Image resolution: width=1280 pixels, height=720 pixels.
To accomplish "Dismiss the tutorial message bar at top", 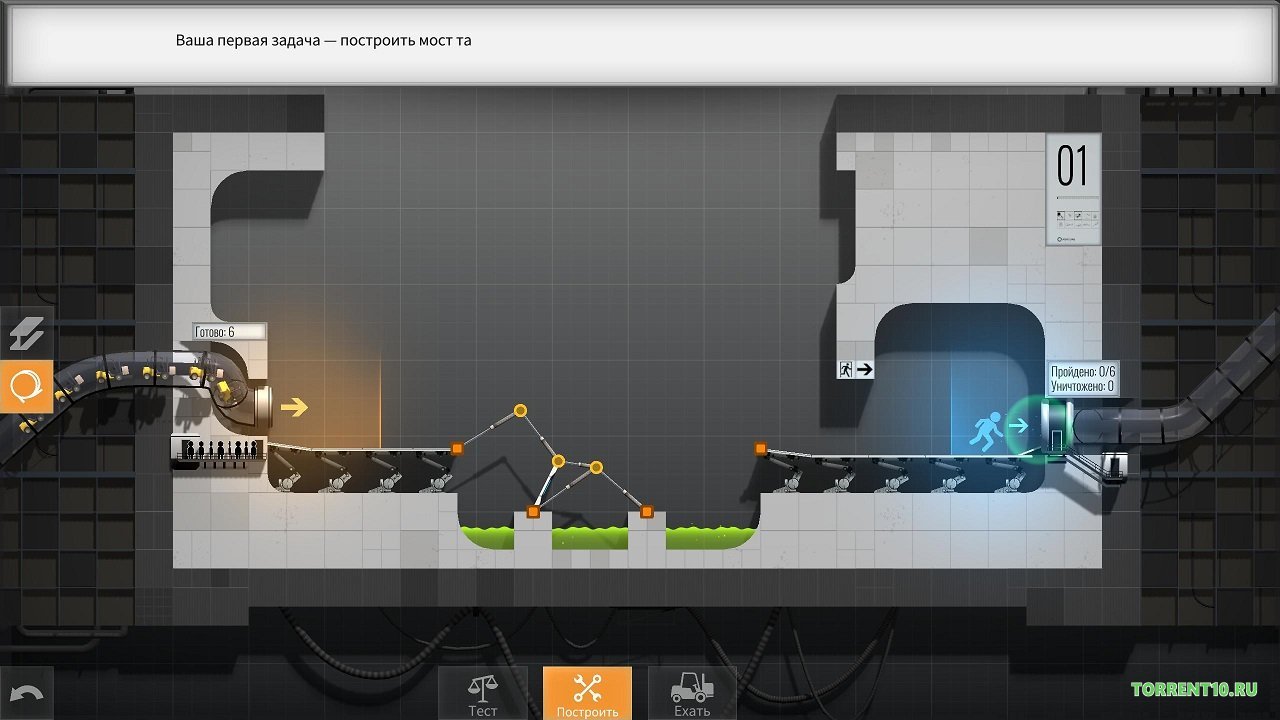I will click(x=640, y=40).
